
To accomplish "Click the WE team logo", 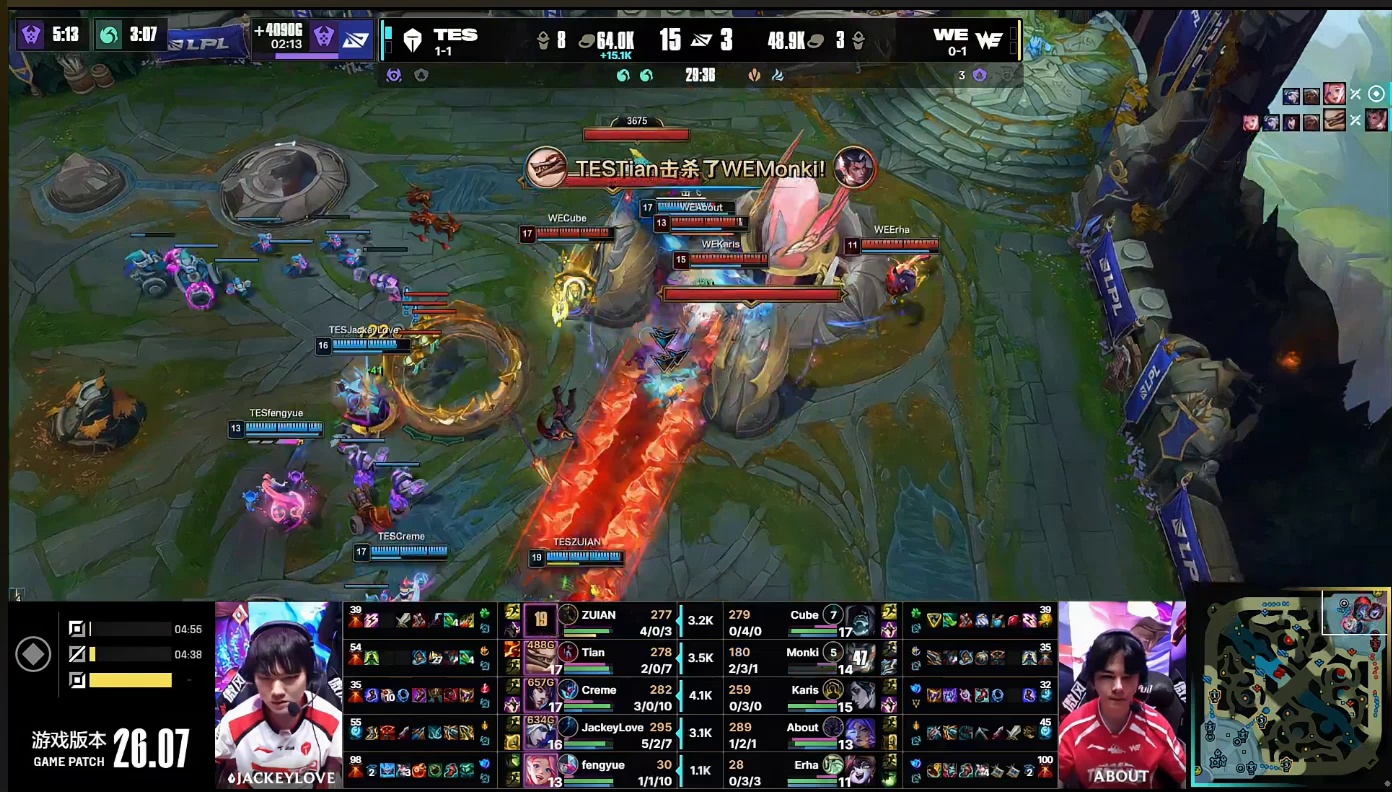I will point(988,40).
